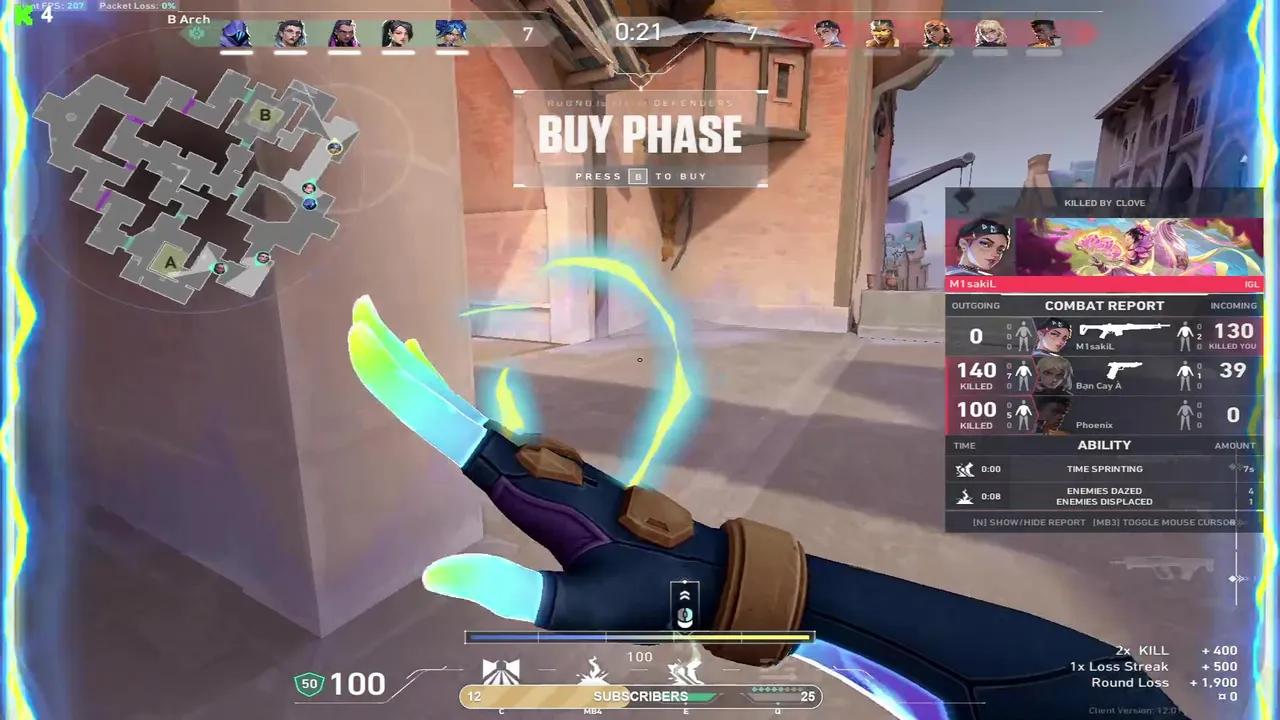Screen dimensions: 1280x720
Task: Click Neon's blue-haired portrait in the team bar
Action: [450, 33]
